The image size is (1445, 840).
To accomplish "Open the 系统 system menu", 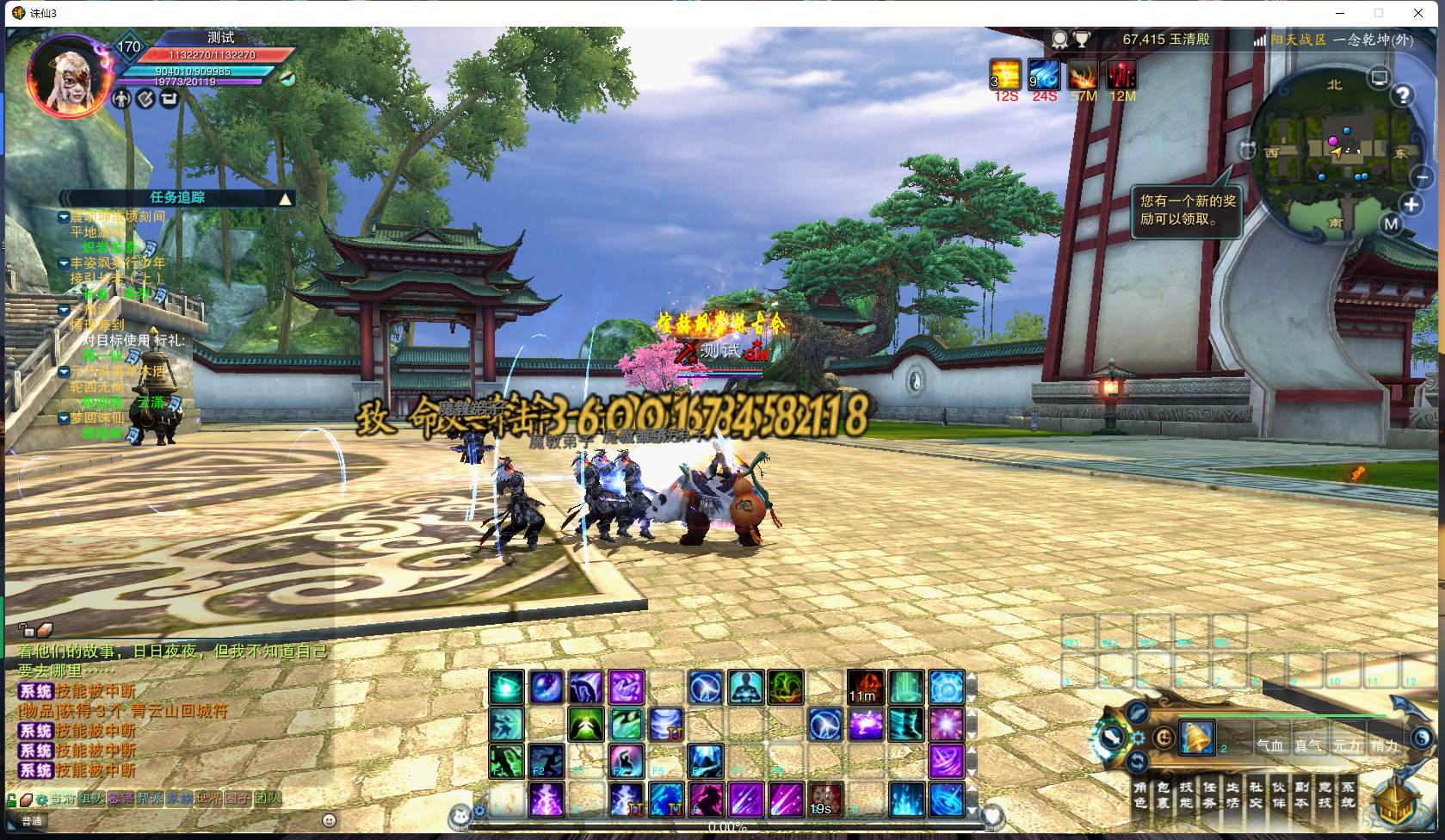I will coord(1348,794).
